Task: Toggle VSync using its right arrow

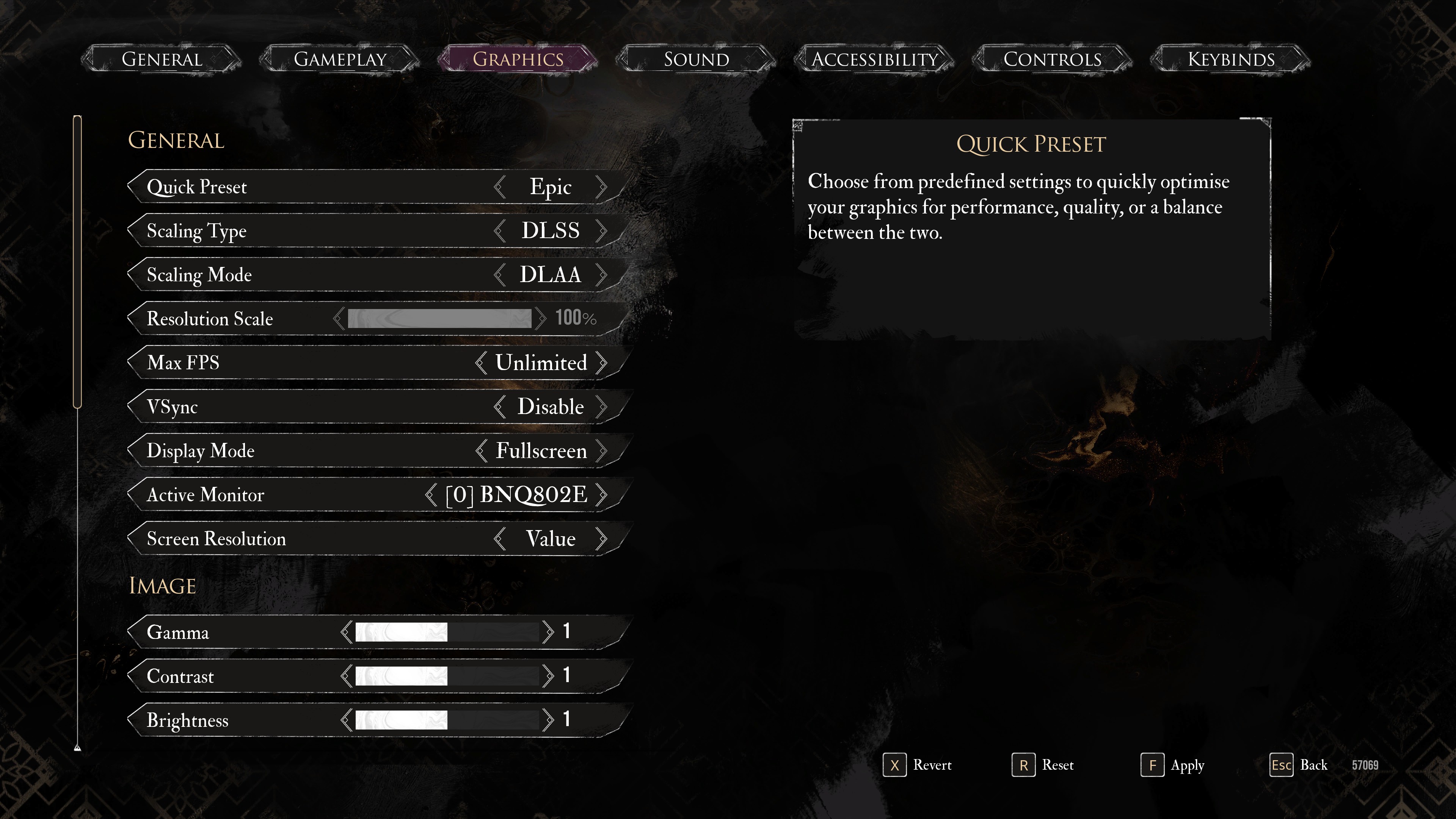Action: [601, 407]
